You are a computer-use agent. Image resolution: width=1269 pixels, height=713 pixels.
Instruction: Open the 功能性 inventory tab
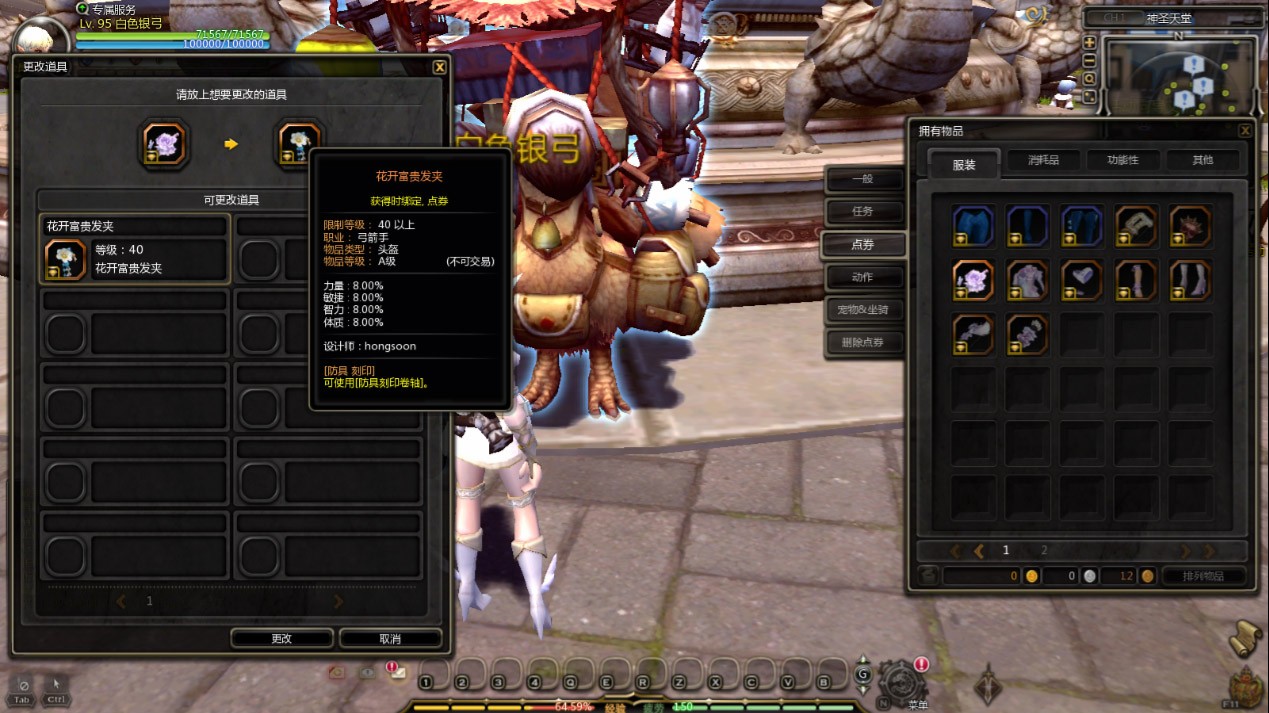pos(1123,160)
